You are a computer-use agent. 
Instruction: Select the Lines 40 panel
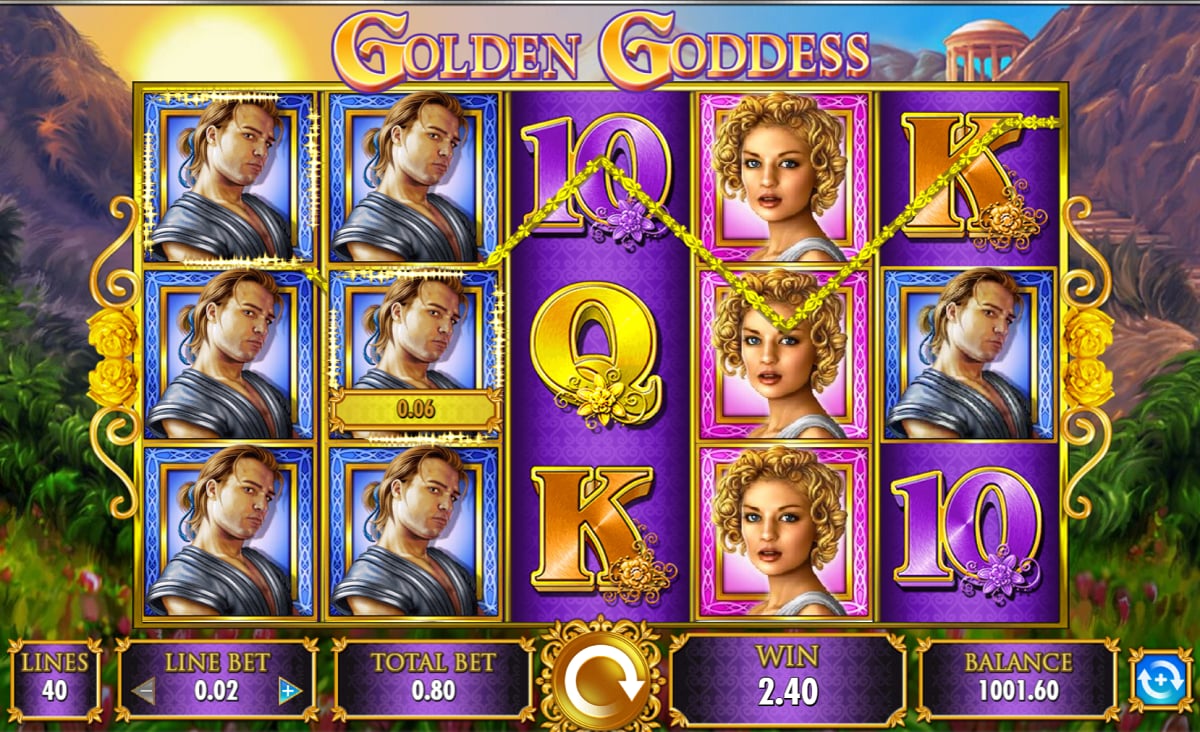coord(55,680)
